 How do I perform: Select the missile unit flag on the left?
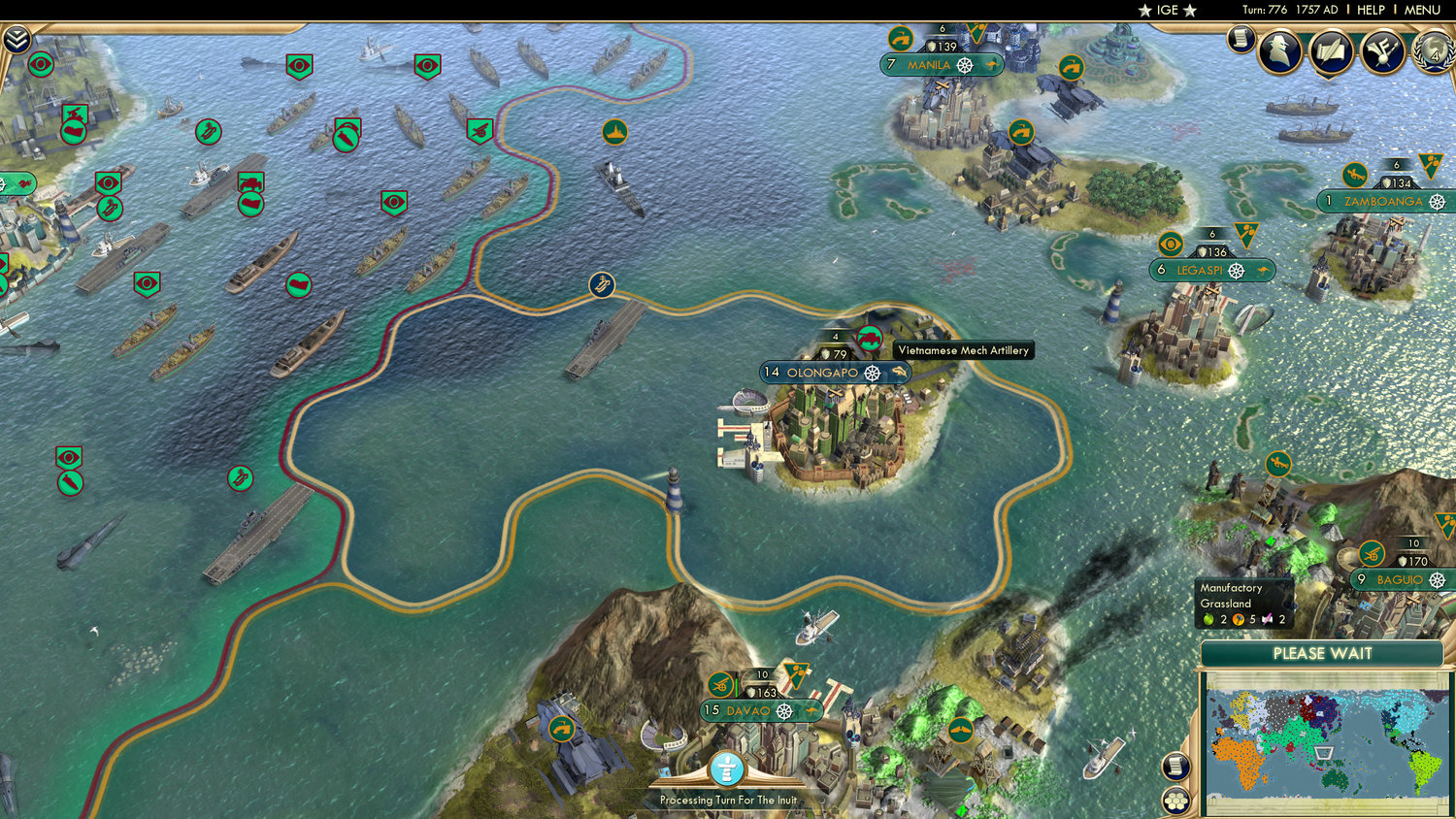tap(71, 483)
